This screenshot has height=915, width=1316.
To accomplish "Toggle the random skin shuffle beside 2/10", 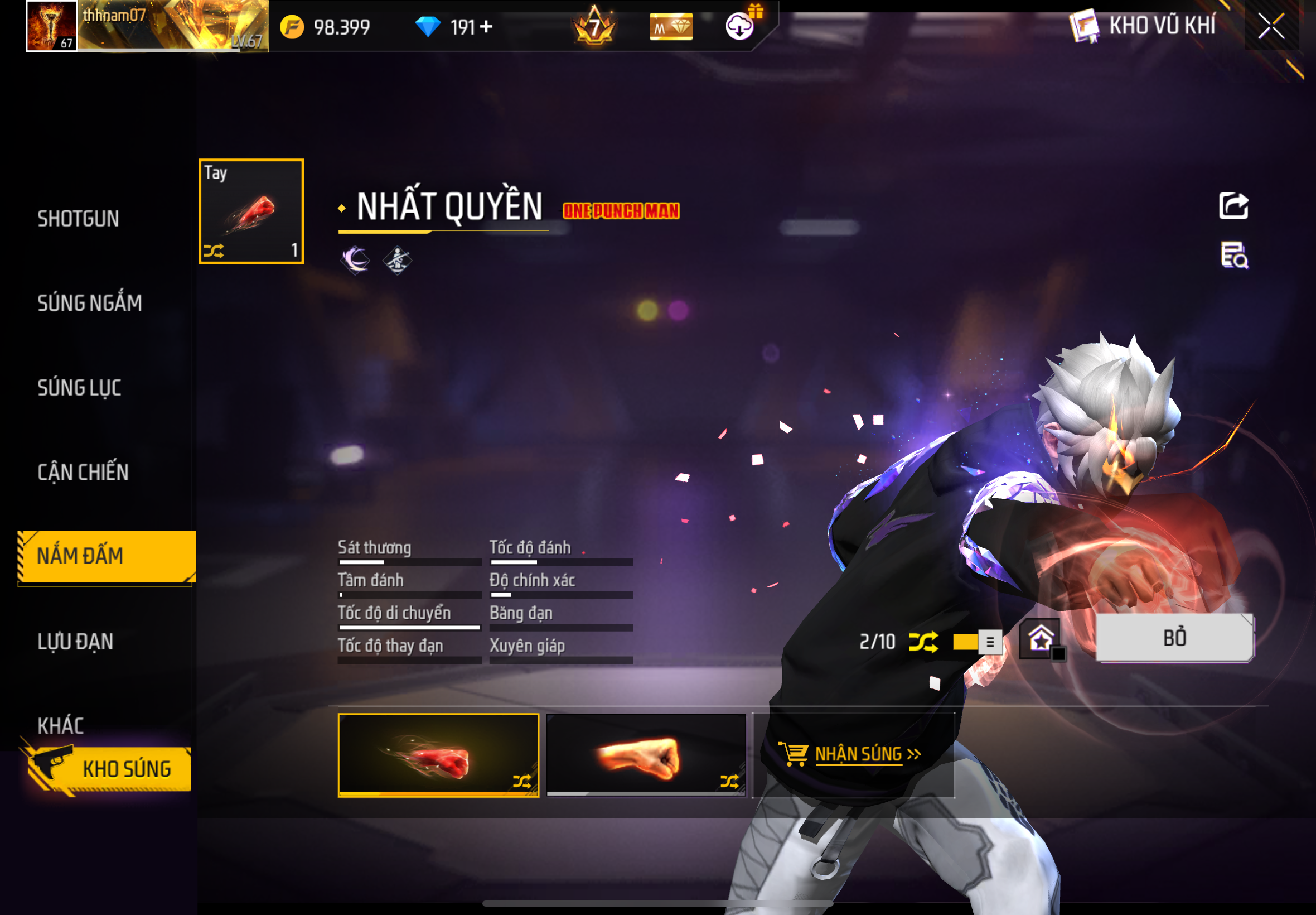I will click(923, 642).
